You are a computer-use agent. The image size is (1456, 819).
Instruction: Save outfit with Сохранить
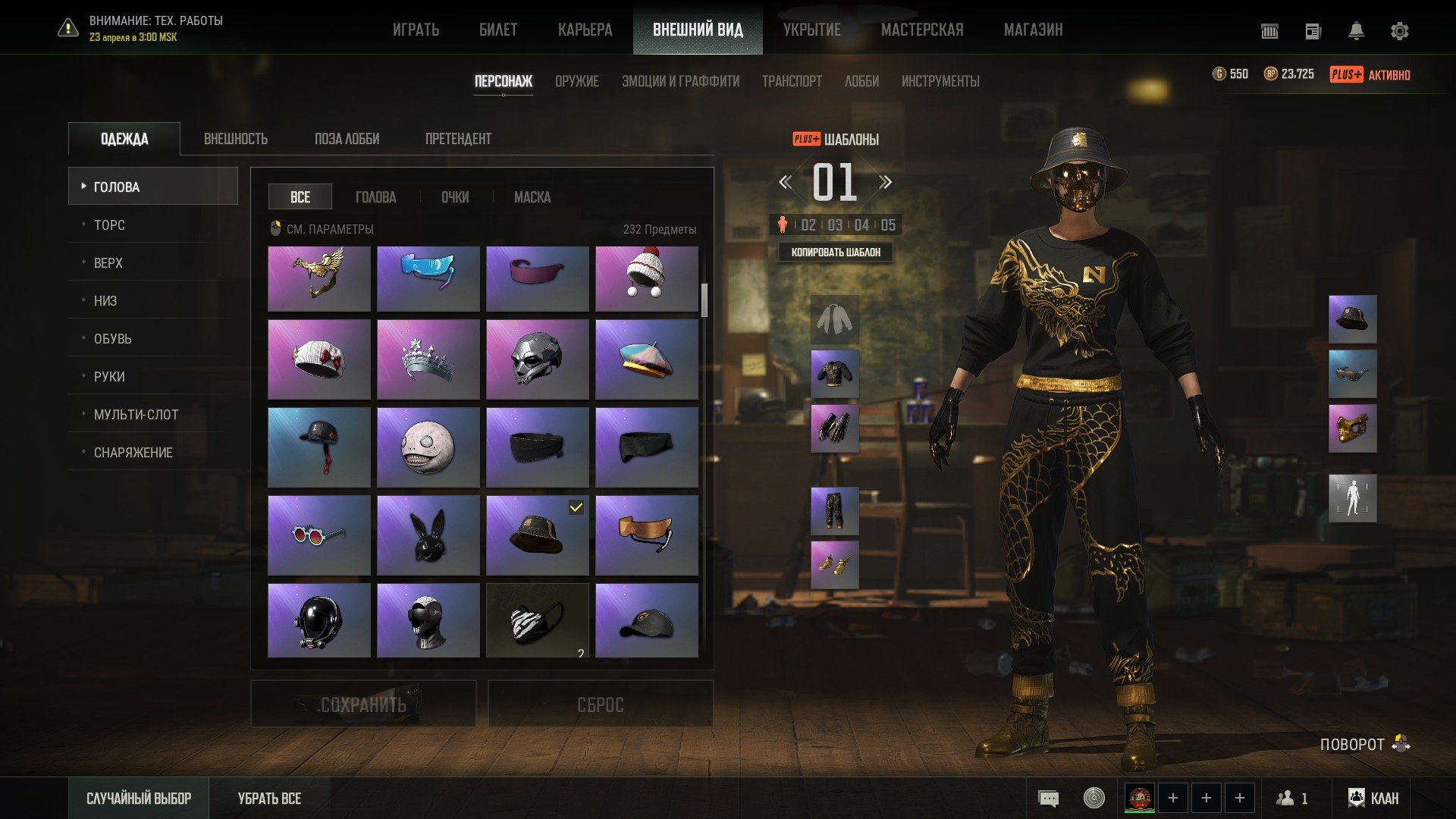(x=363, y=704)
